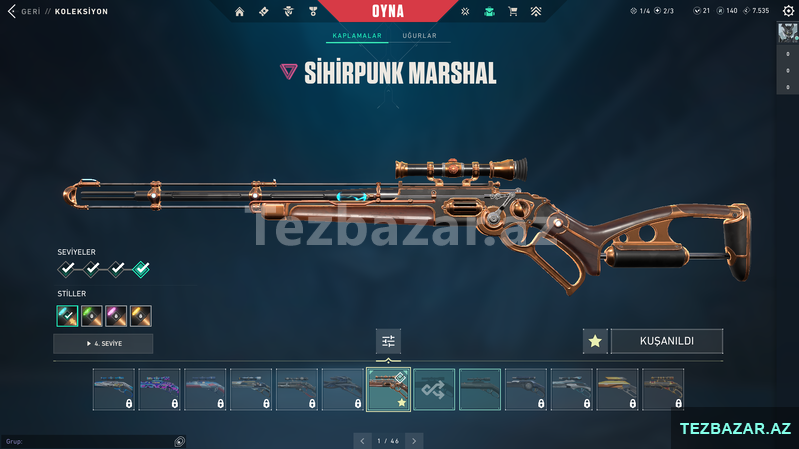
Task: Go back with the GERİ arrow
Action: pyautogui.click(x=12, y=12)
